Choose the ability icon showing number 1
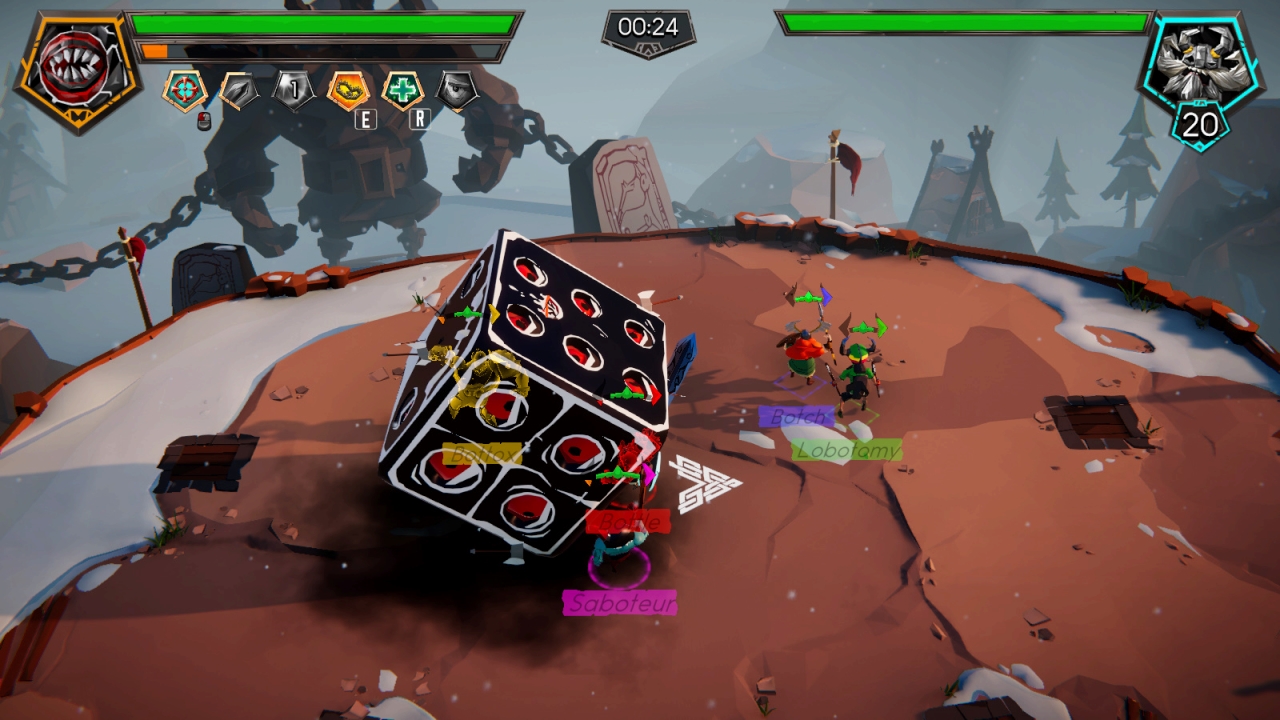1280x720 pixels. (294, 91)
